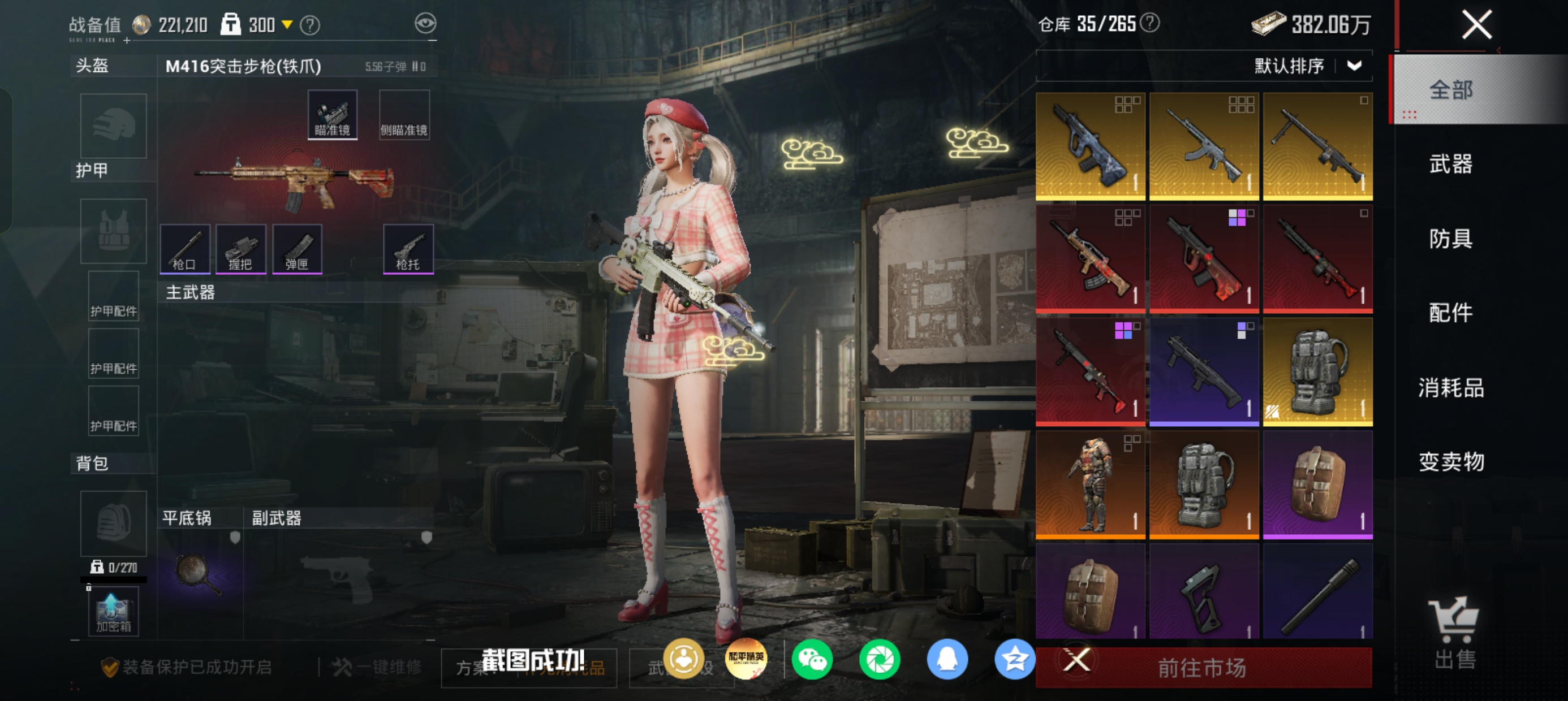The width and height of the screenshot is (1568, 701).
Task: Close the warehouse screen with the X
Action: coord(1477,25)
